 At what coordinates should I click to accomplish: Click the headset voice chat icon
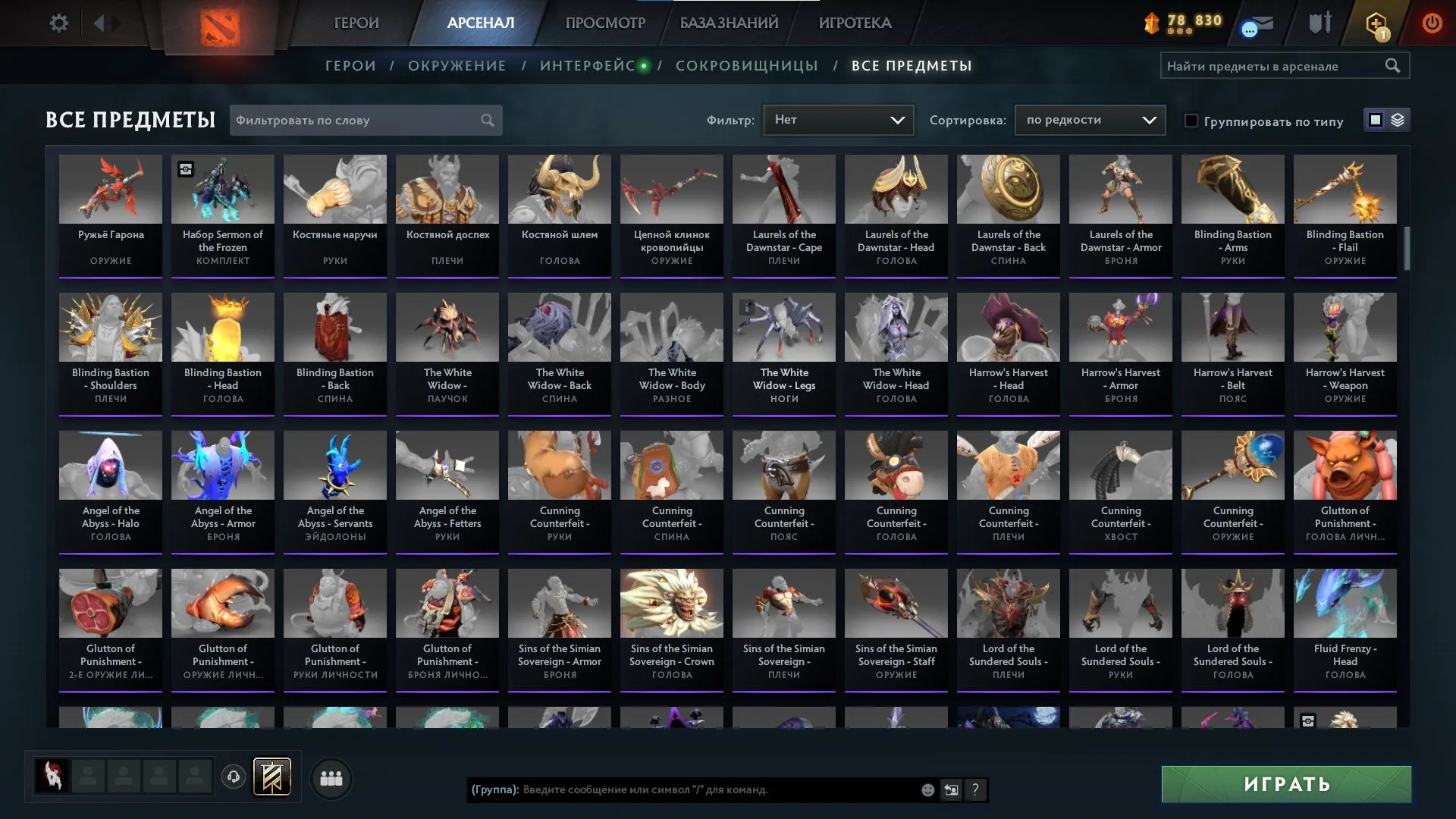click(x=233, y=777)
